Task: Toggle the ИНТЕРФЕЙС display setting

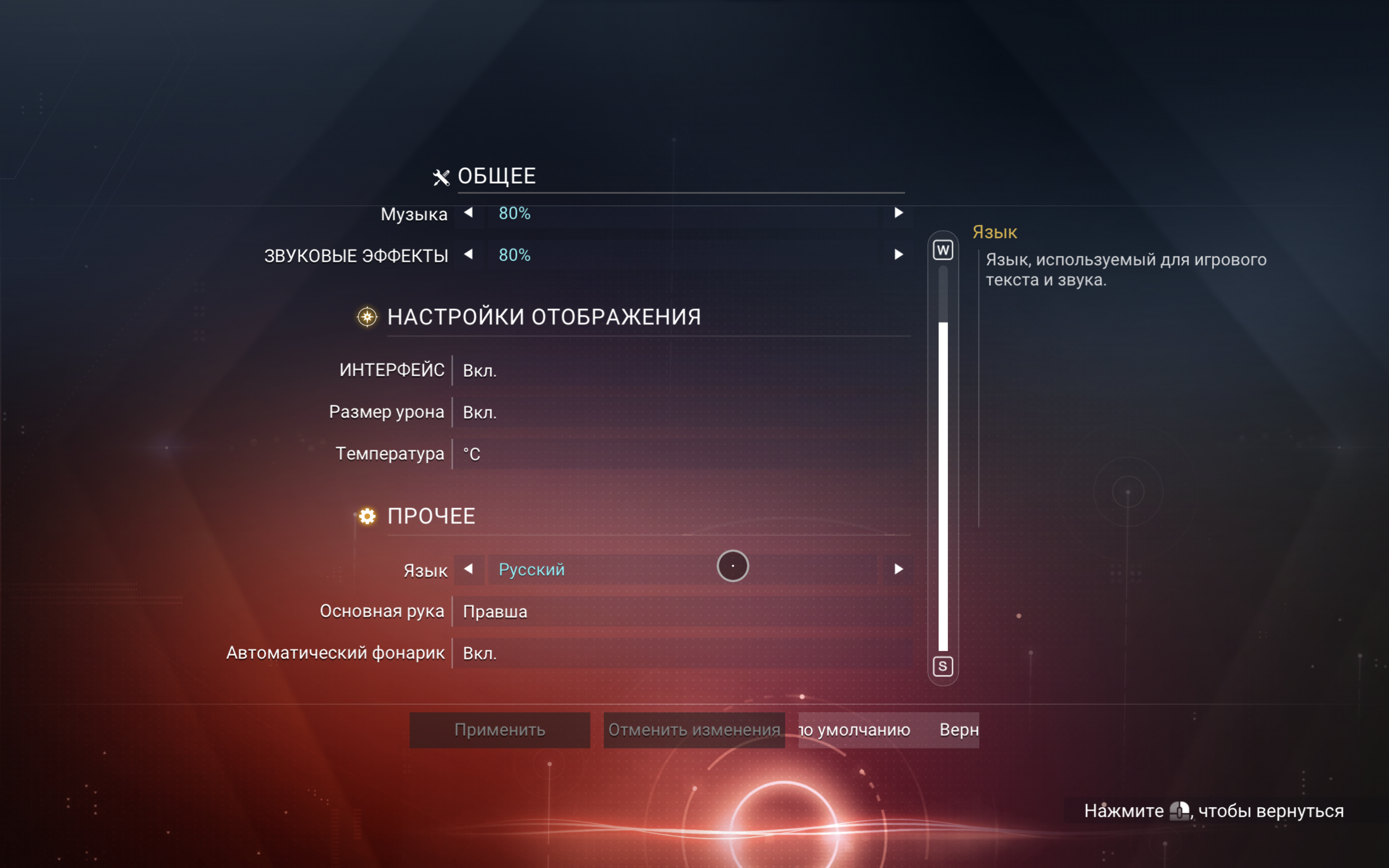Action: coord(681,371)
